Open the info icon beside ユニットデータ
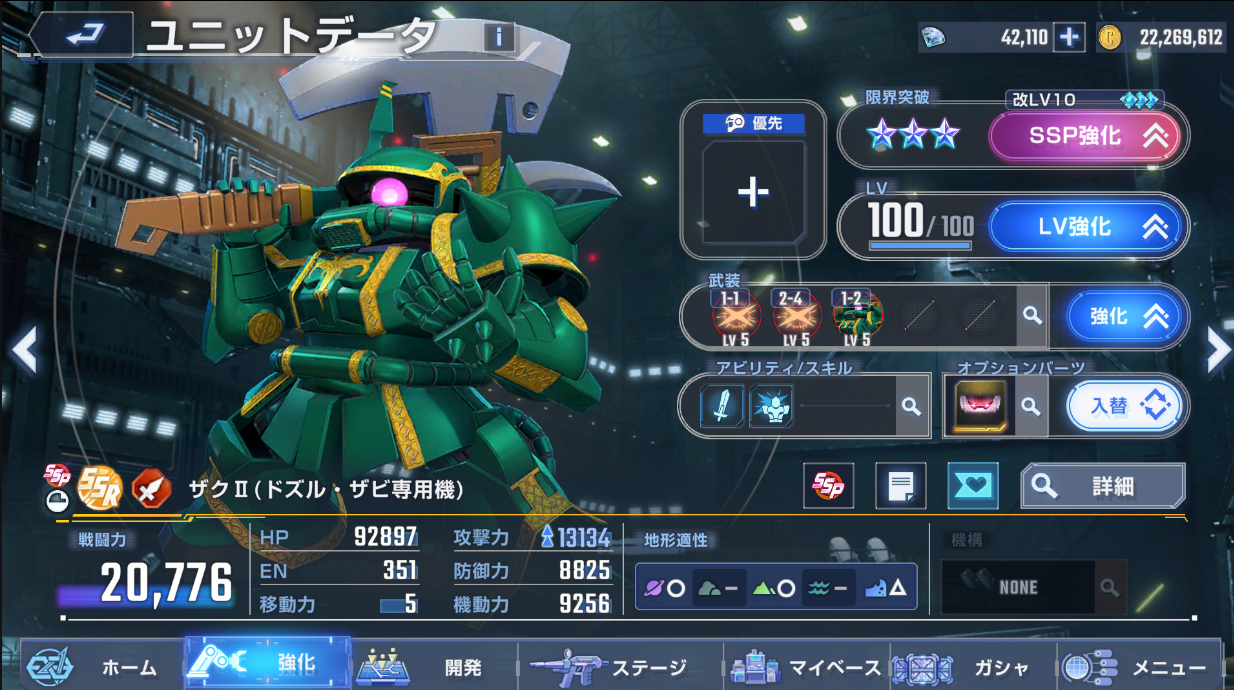This screenshot has width=1234, height=690. pyautogui.click(x=499, y=38)
